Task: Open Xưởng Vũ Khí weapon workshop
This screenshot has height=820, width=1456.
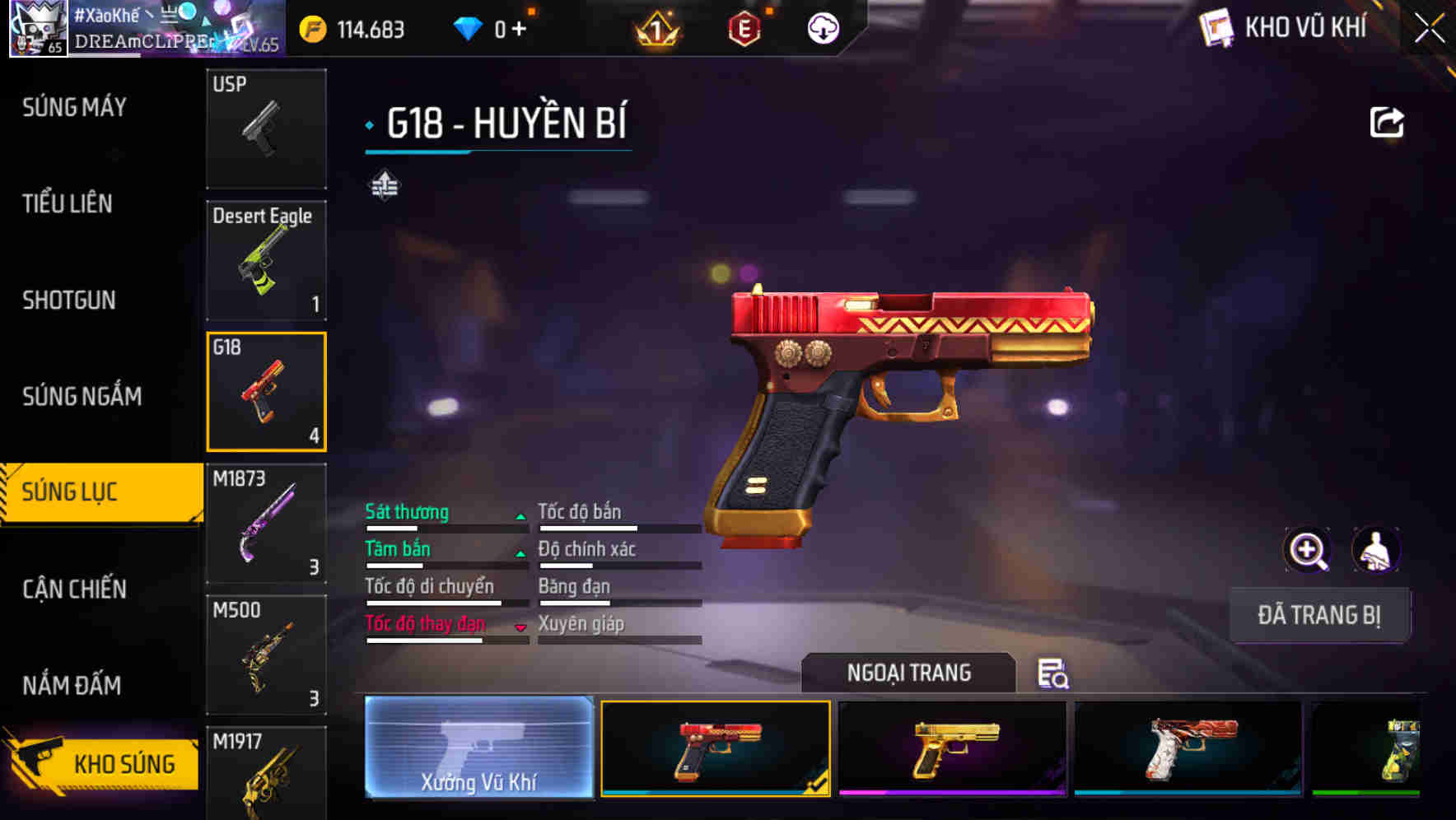Action: click(x=478, y=749)
